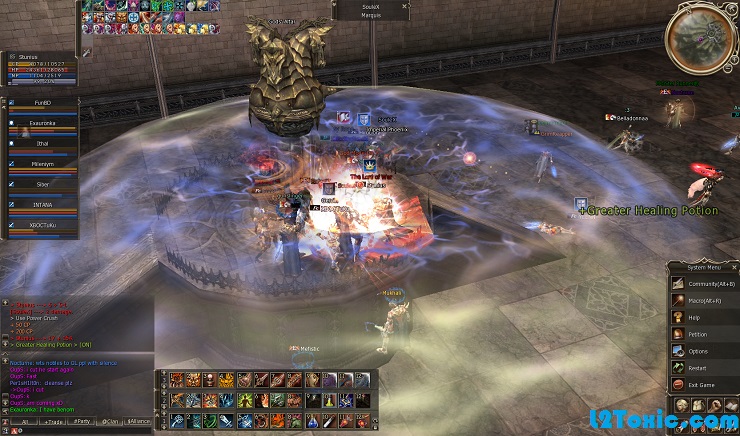
Task: Select party member INTANA
Action: 40,205
